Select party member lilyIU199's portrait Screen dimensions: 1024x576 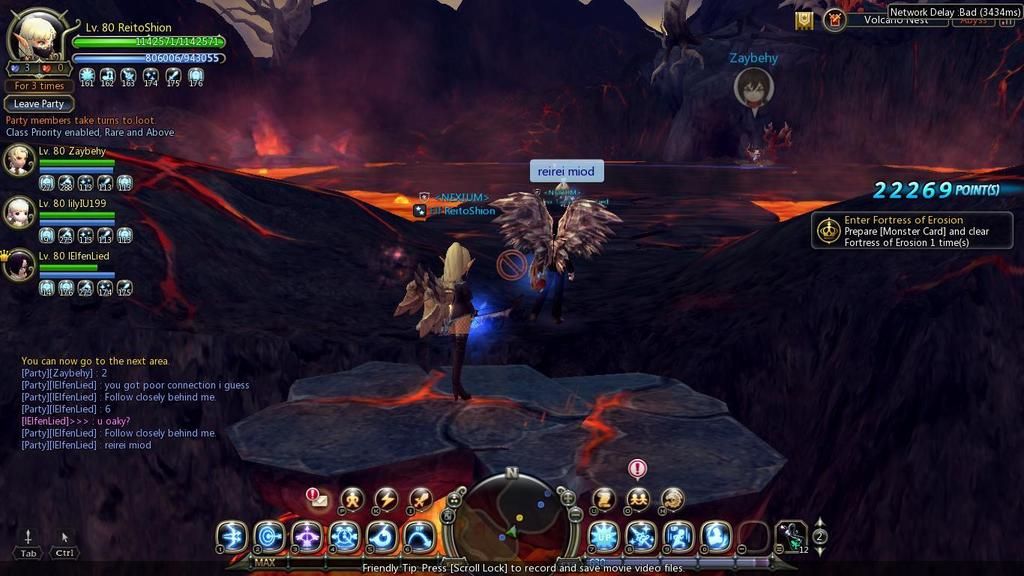19,212
